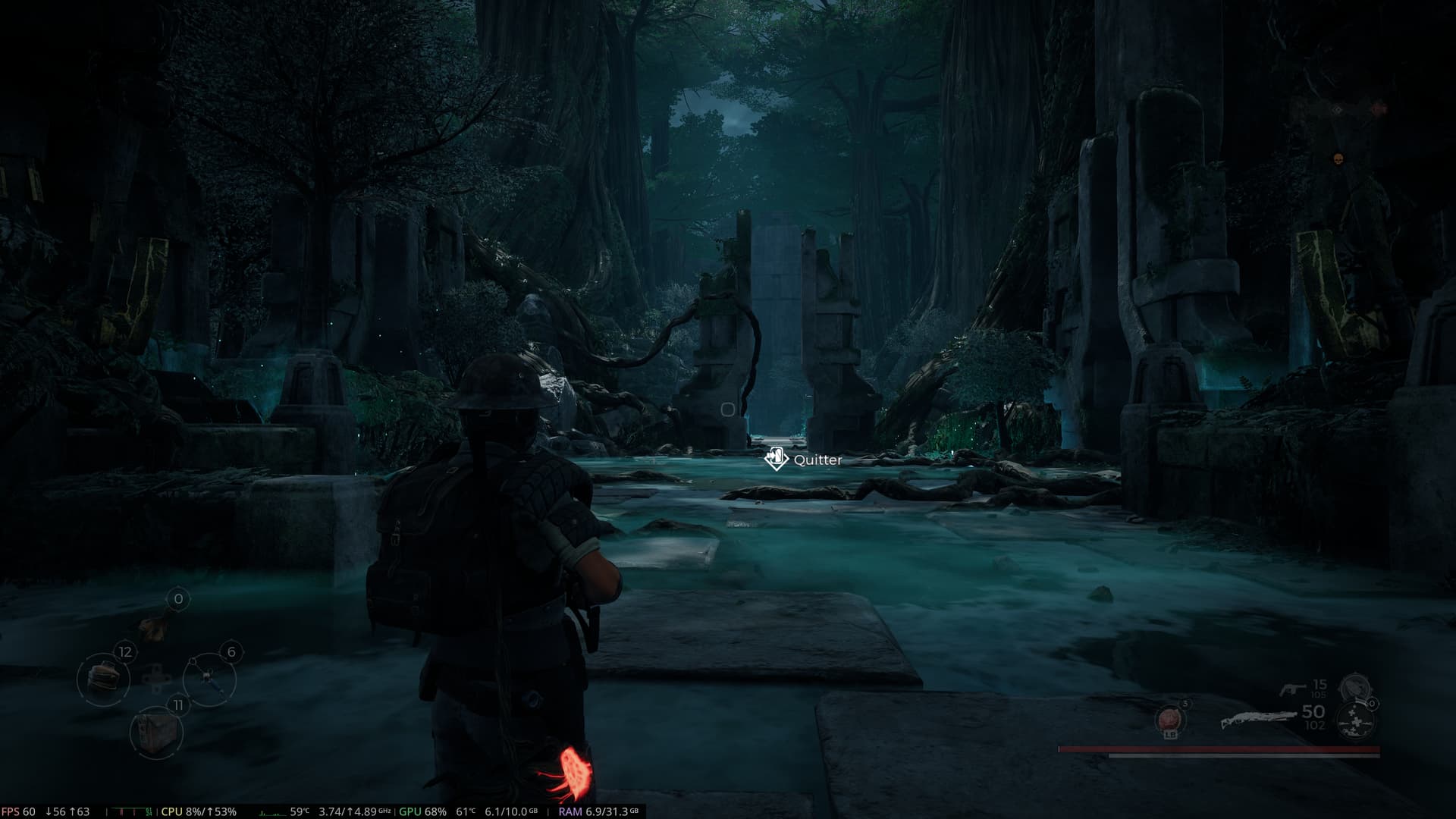This screenshot has width=1456, height=819.
Task: Select the top quick item with count 0
Action: point(155,623)
